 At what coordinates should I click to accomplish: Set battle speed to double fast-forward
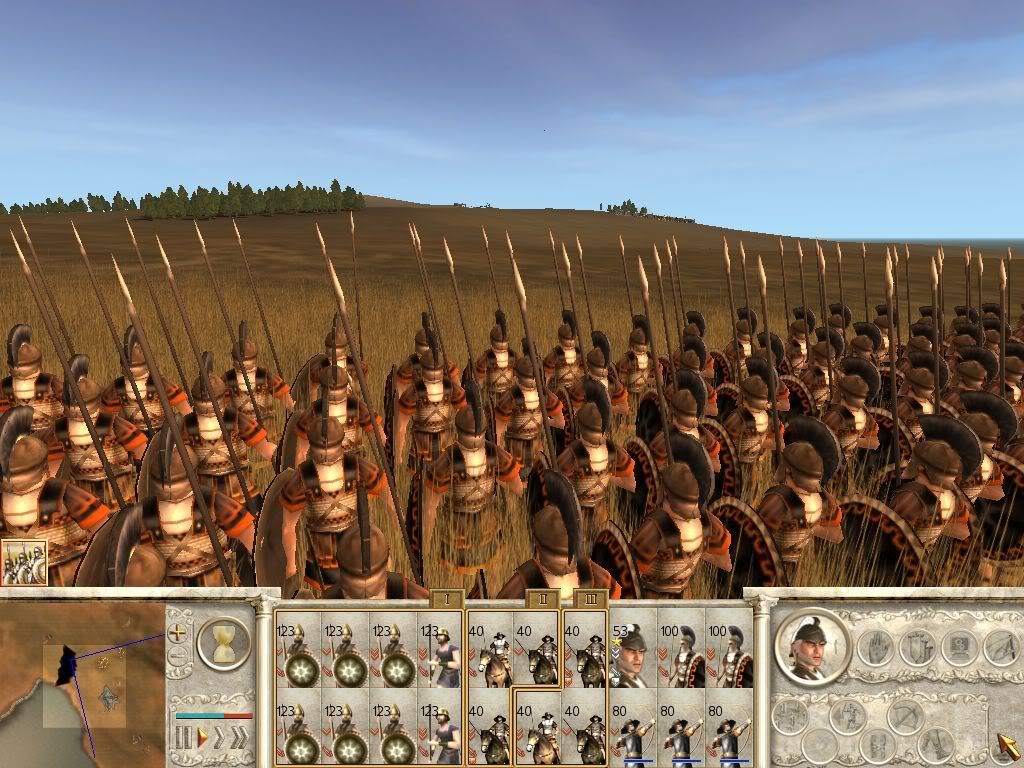(x=220, y=739)
